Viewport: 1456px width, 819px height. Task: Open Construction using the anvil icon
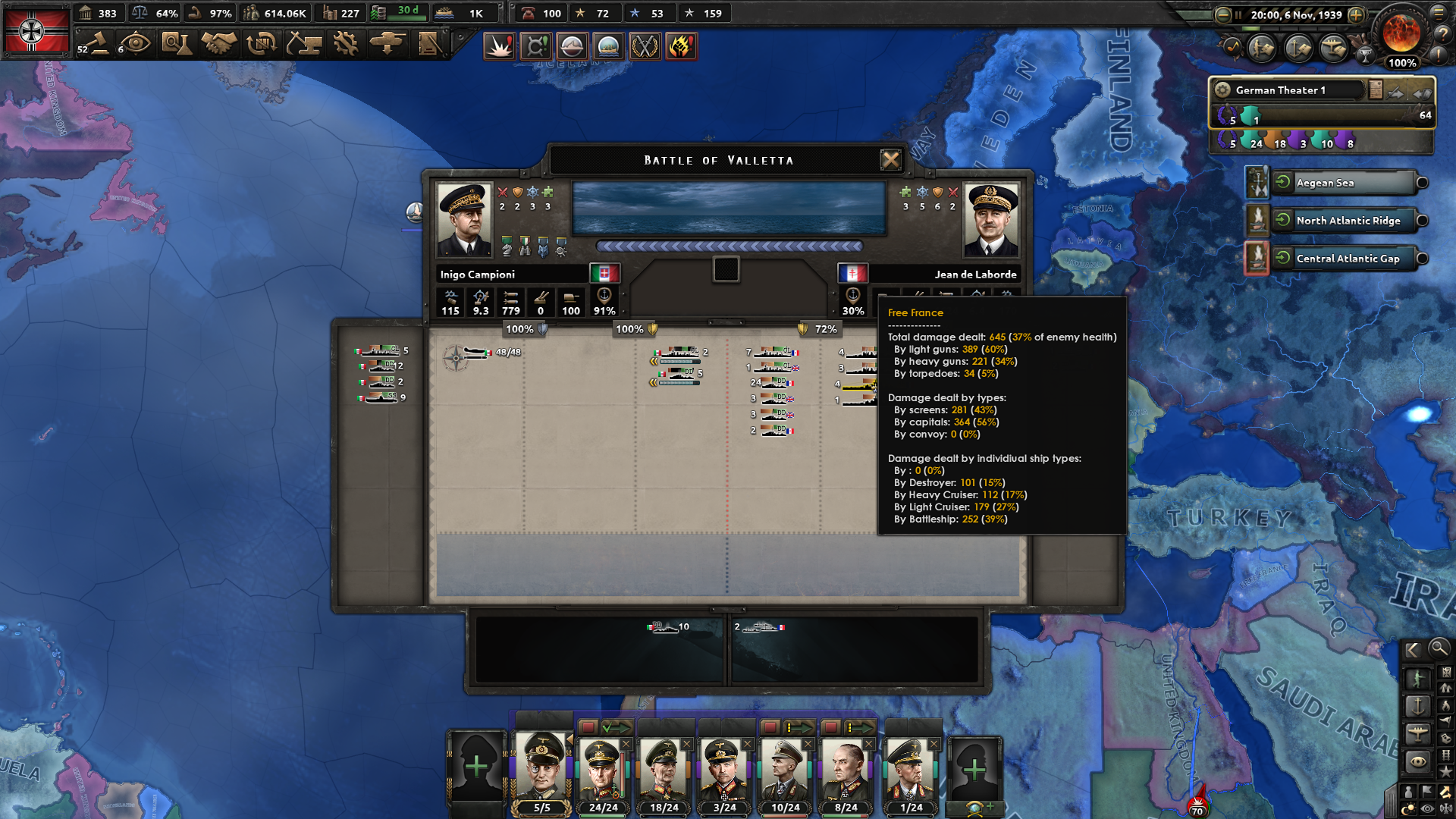(306, 45)
